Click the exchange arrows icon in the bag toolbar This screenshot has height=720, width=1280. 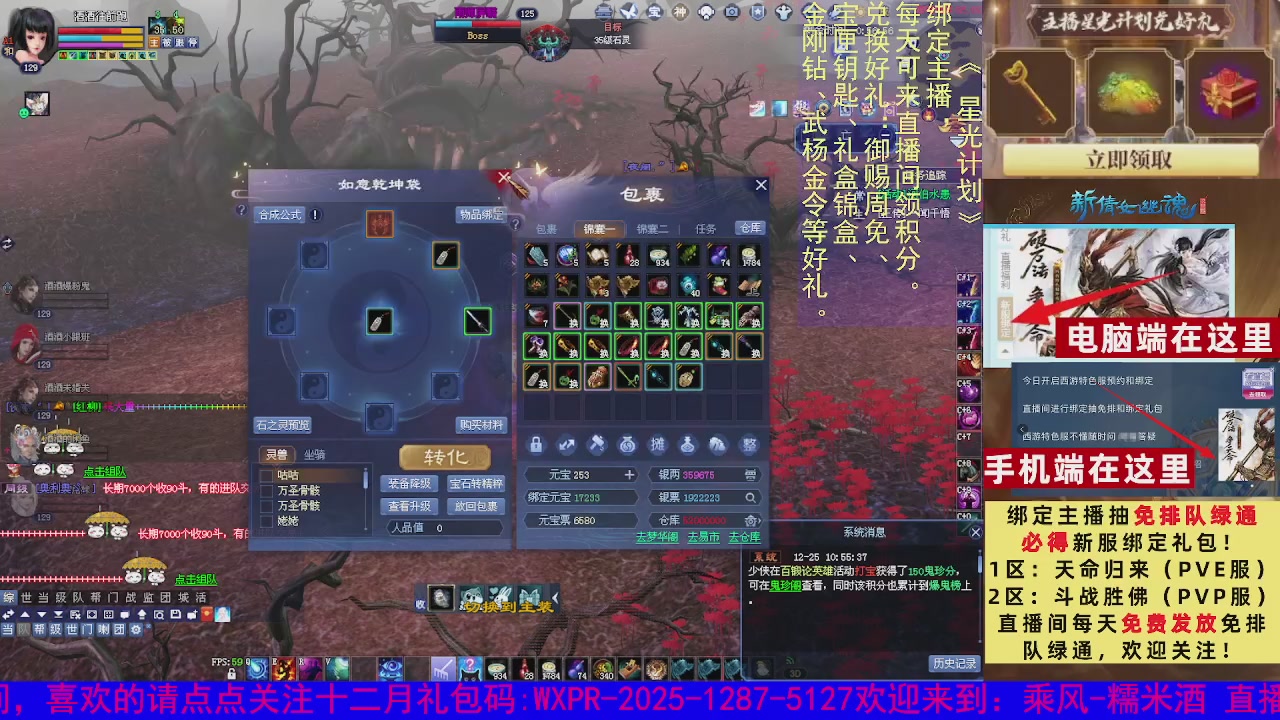point(566,444)
